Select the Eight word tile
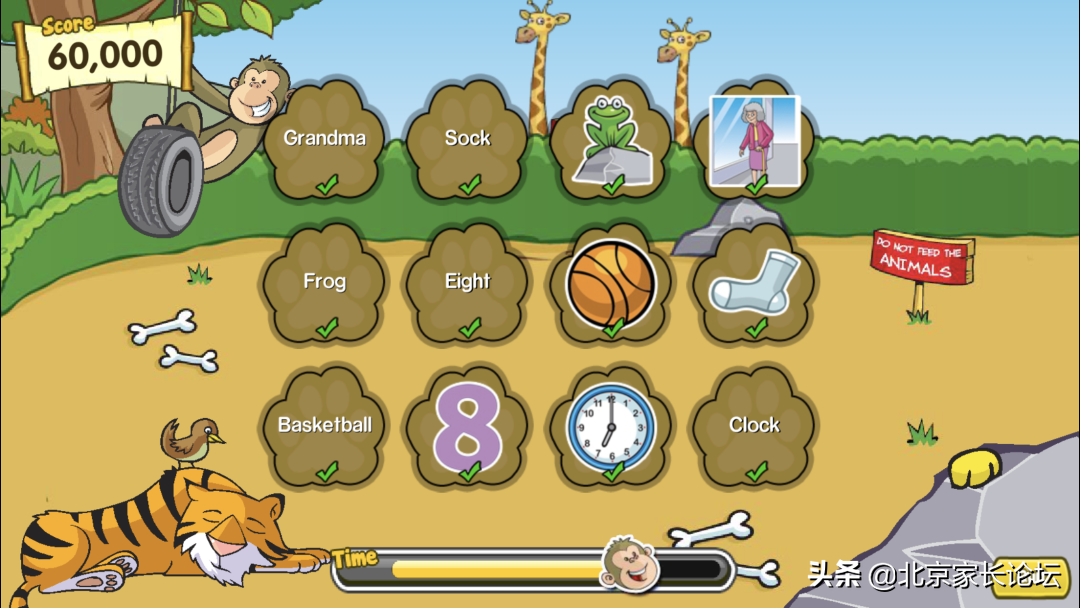The width and height of the screenshot is (1080, 608). point(468,285)
